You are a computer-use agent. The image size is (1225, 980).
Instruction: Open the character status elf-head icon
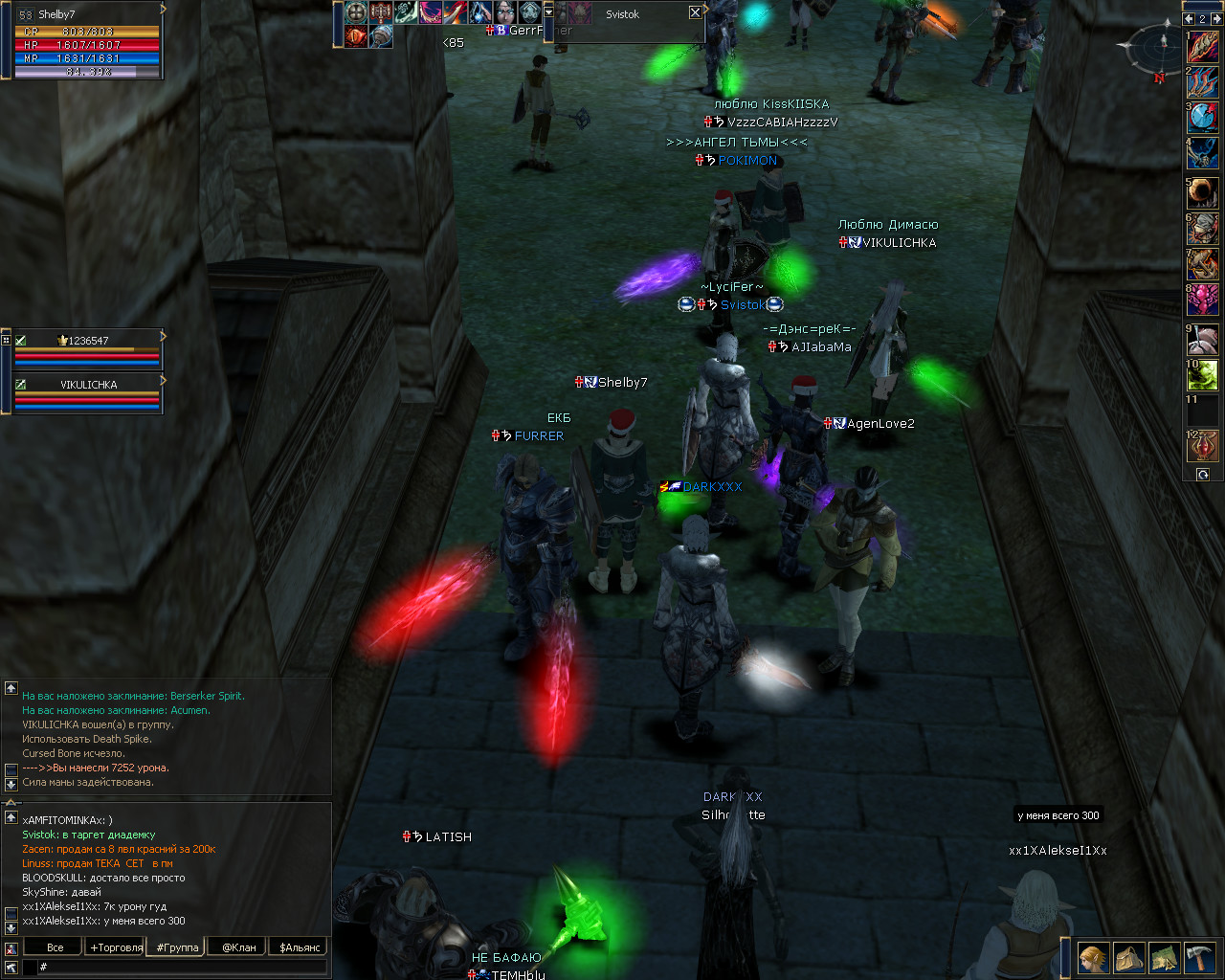point(1093,957)
